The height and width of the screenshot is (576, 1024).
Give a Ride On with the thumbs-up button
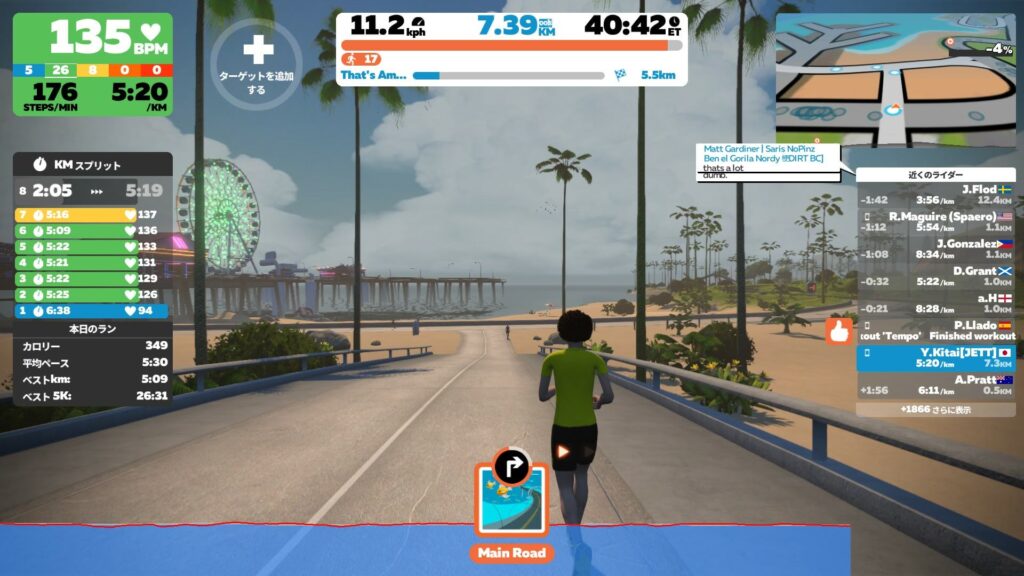click(838, 332)
